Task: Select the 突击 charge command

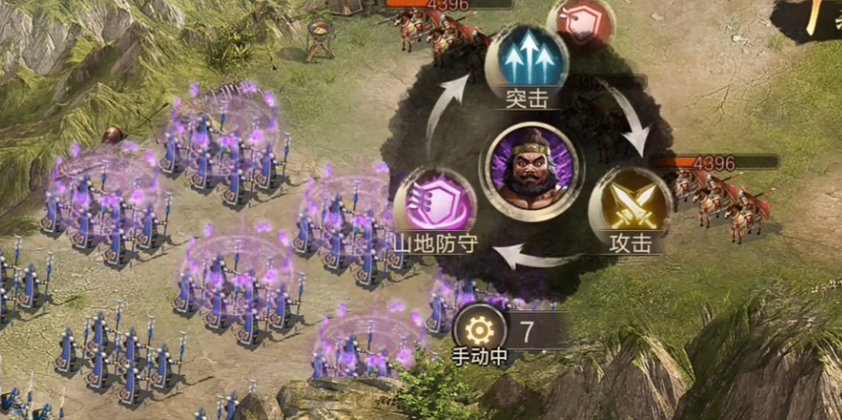Action: [x=526, y=60]
